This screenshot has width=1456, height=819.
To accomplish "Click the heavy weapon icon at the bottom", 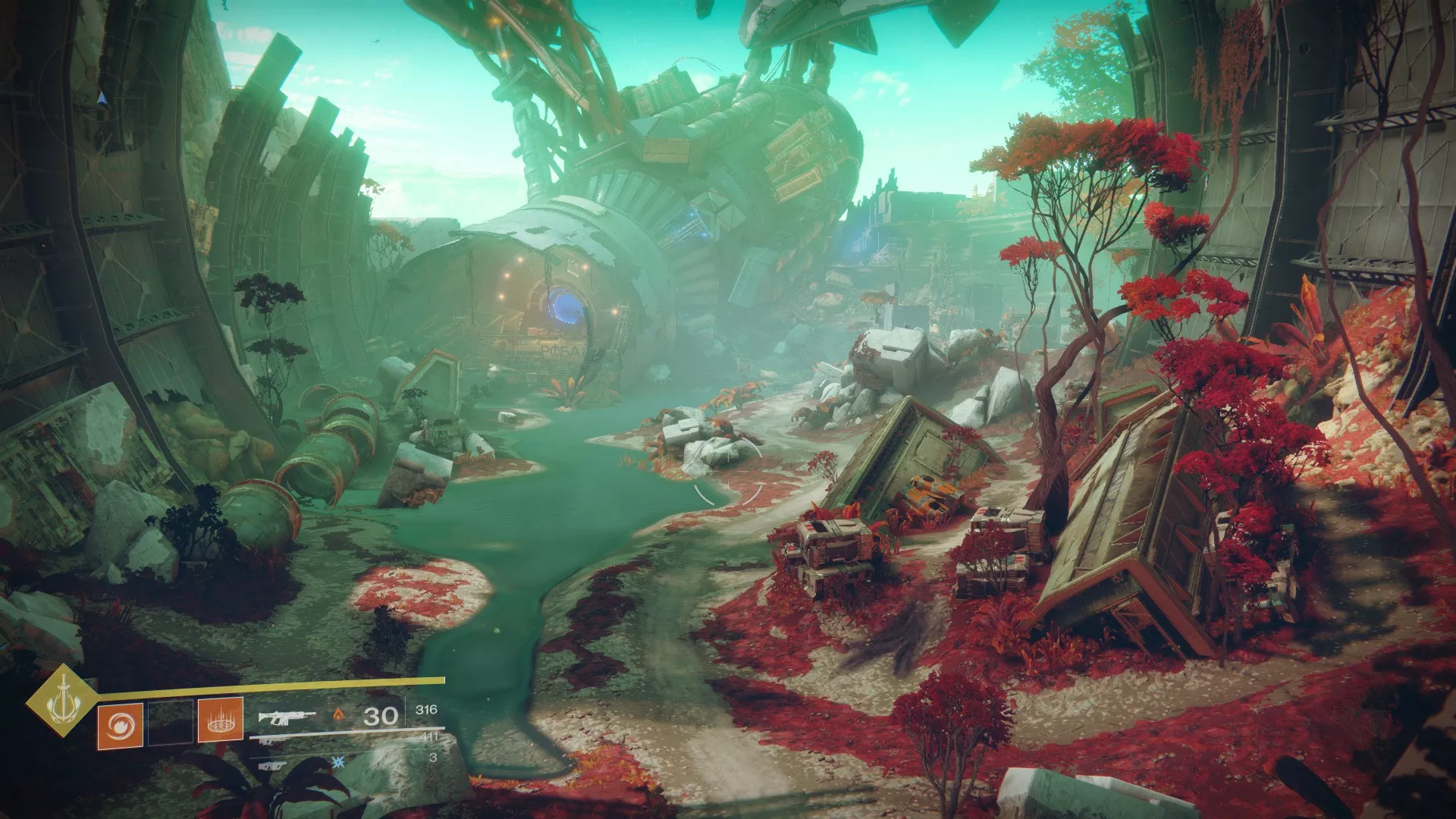I will click(271, 766).
